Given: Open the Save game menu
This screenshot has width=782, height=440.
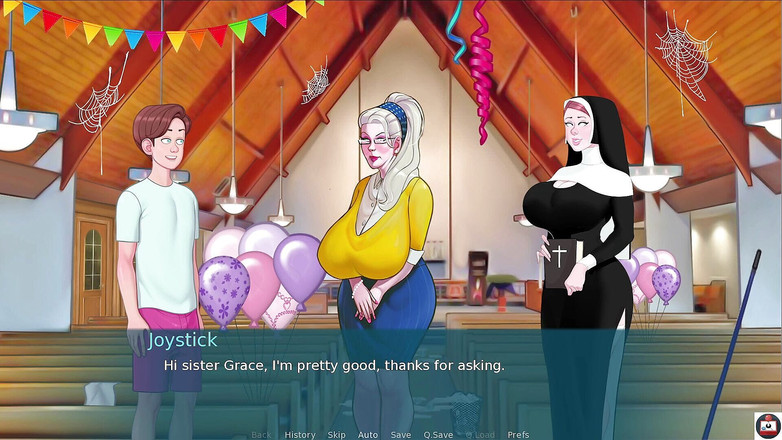Looking at the screenshot, I should [400, 435].
